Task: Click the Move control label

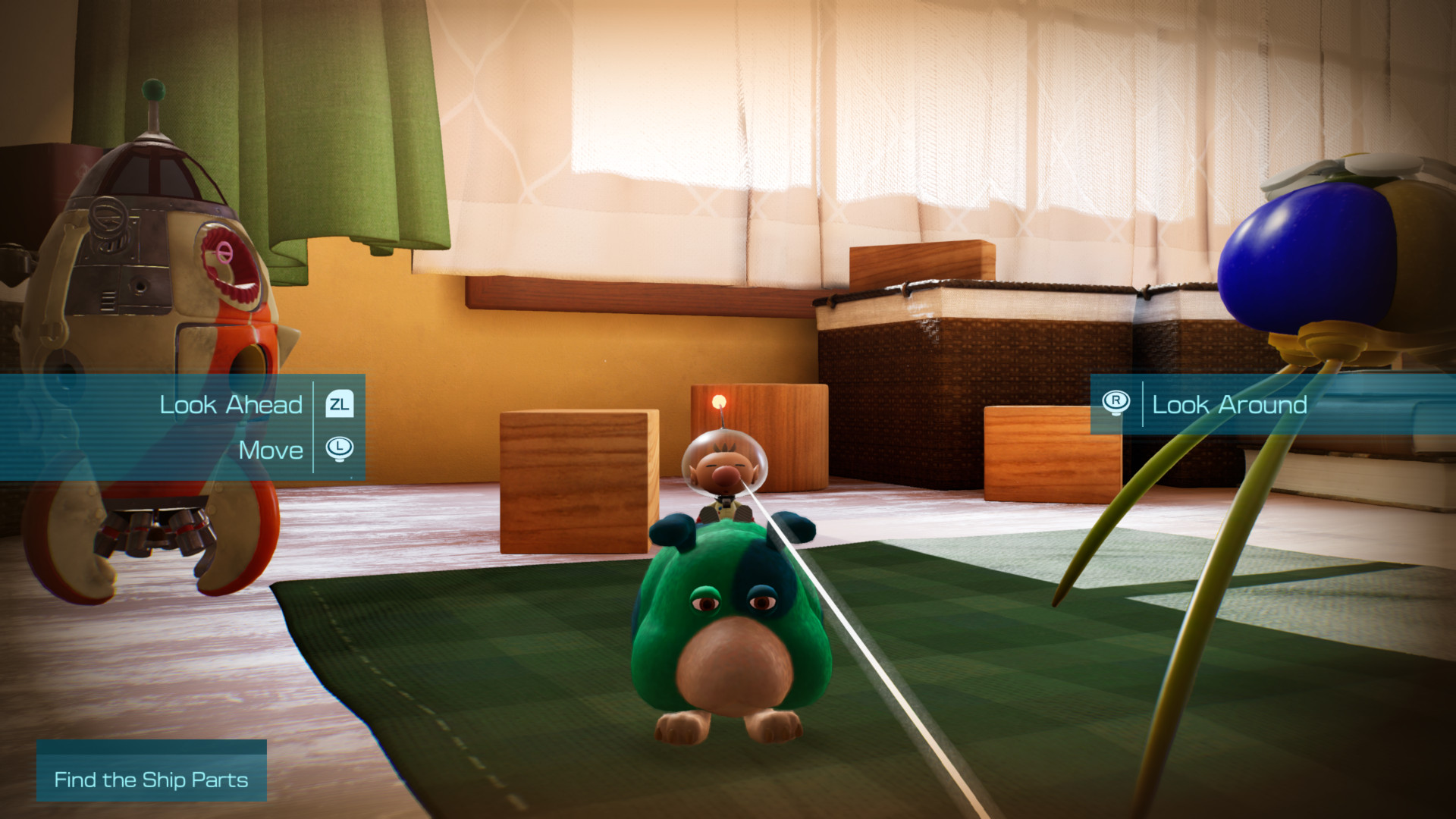Action: [271, 450]
